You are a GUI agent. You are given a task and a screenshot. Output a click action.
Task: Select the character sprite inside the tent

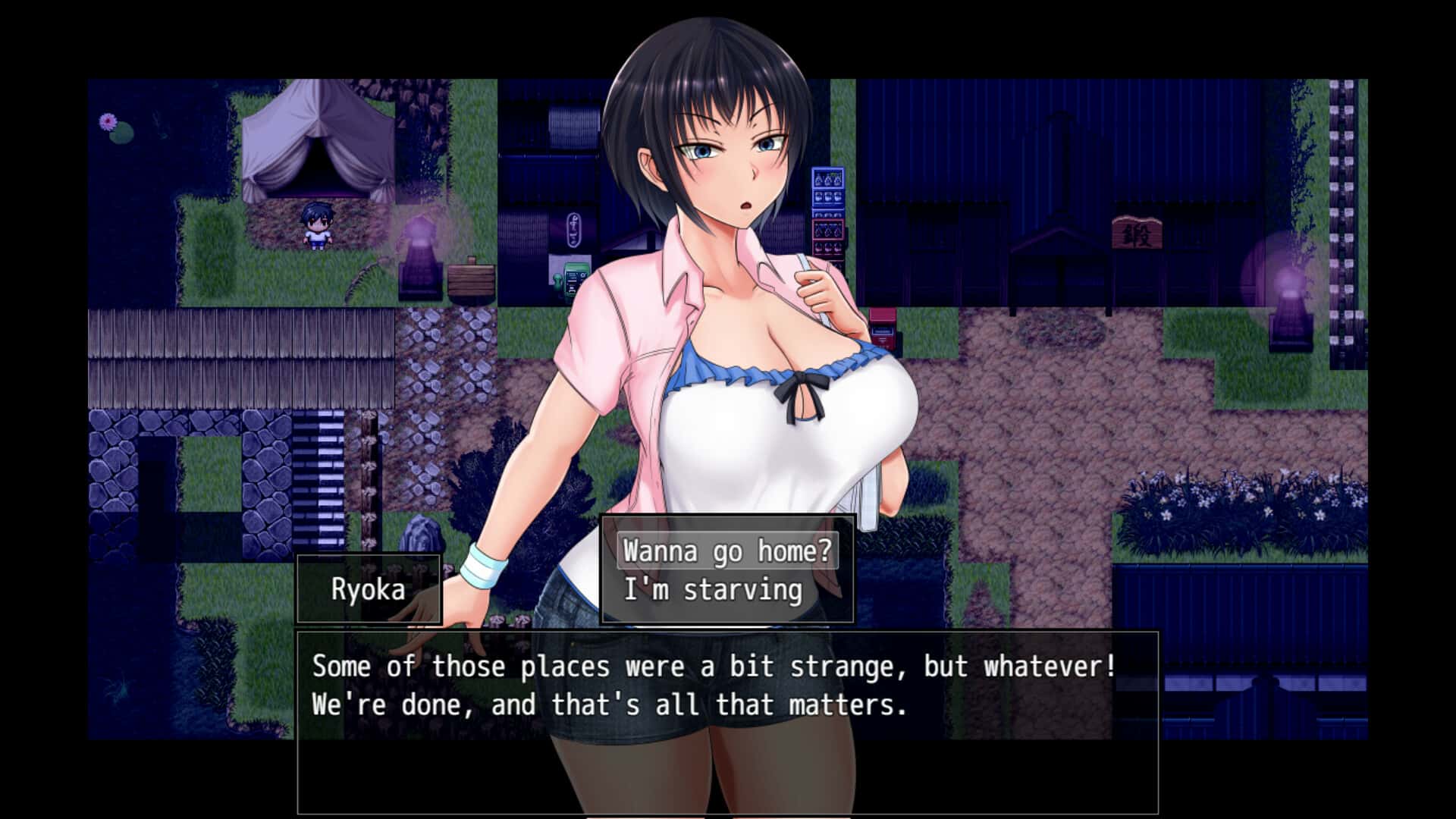317,226
